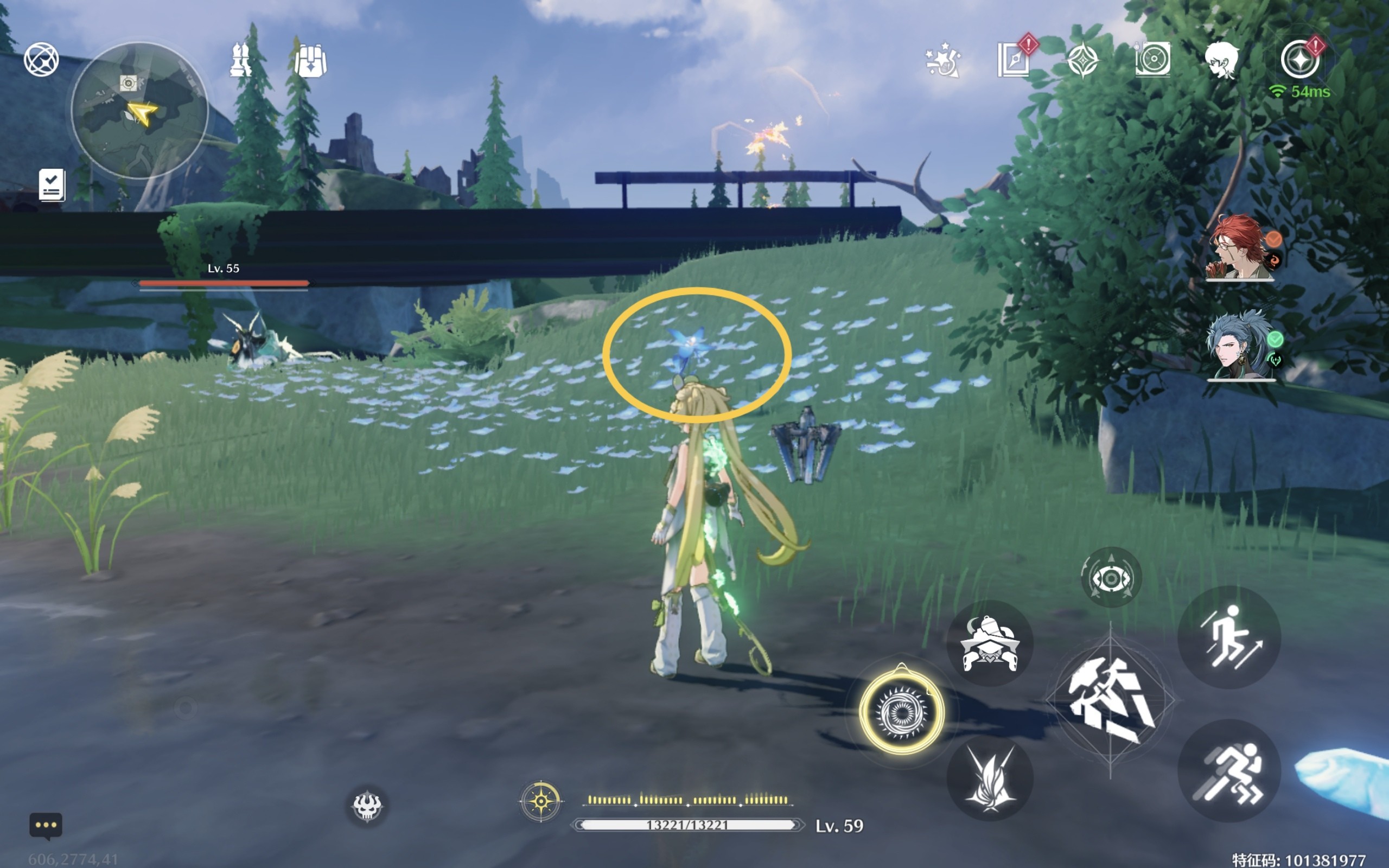Open the guidebook with red alert
Image resolution: width=1389 pixels, height=868 pixels.
1014,59
